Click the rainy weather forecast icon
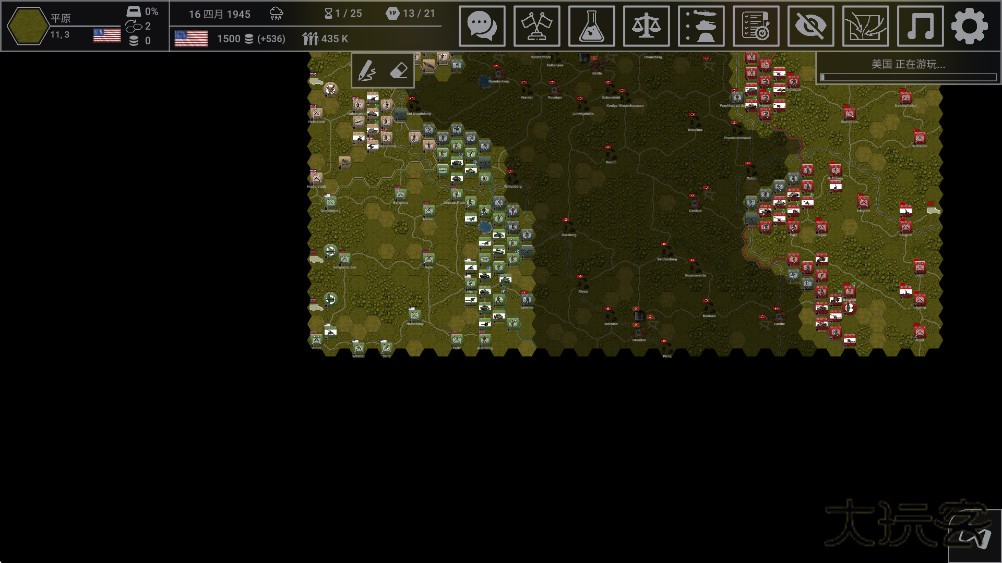 click(x=276, y=14)
